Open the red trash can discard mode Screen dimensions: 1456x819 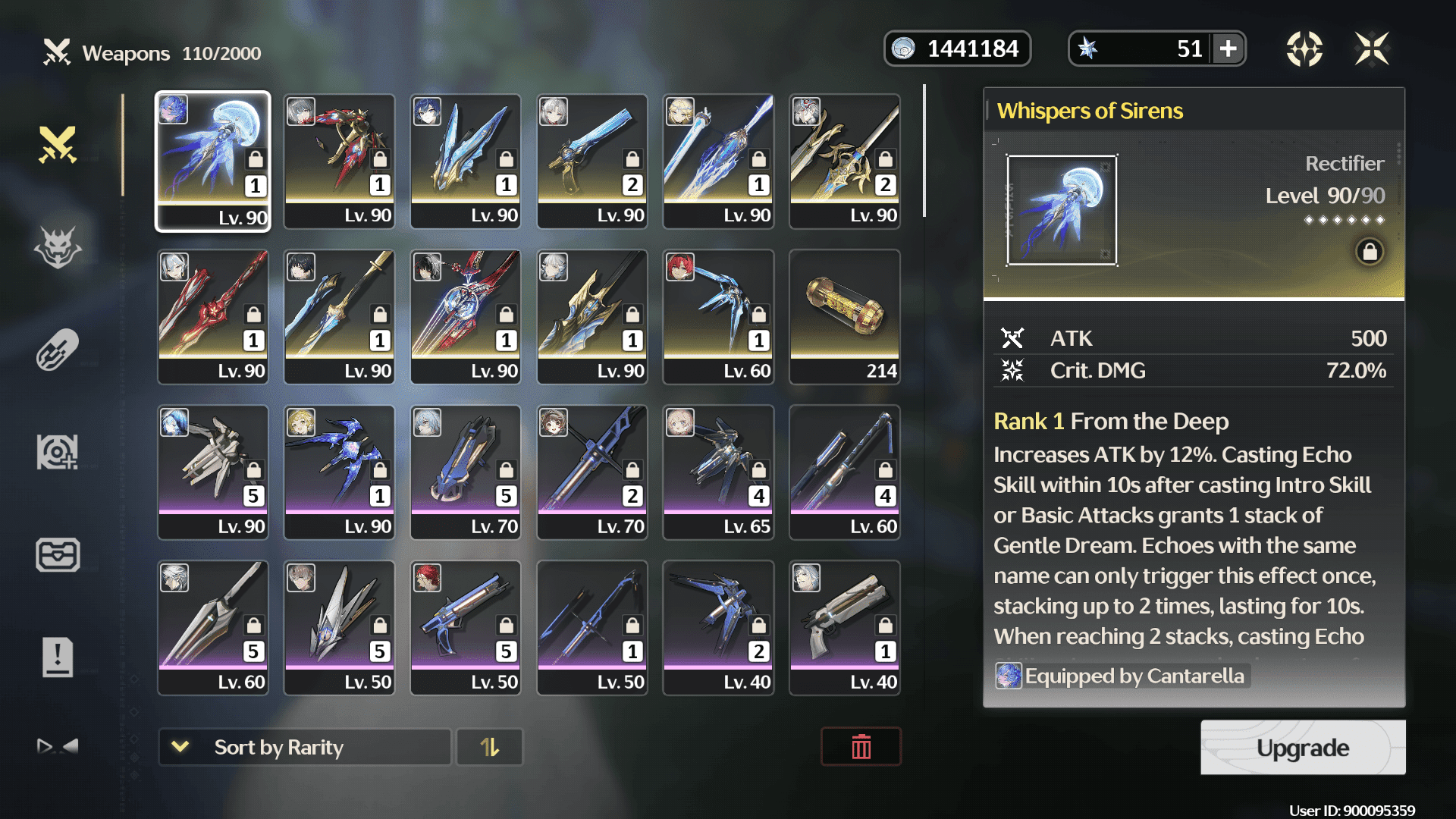(861, 748)
